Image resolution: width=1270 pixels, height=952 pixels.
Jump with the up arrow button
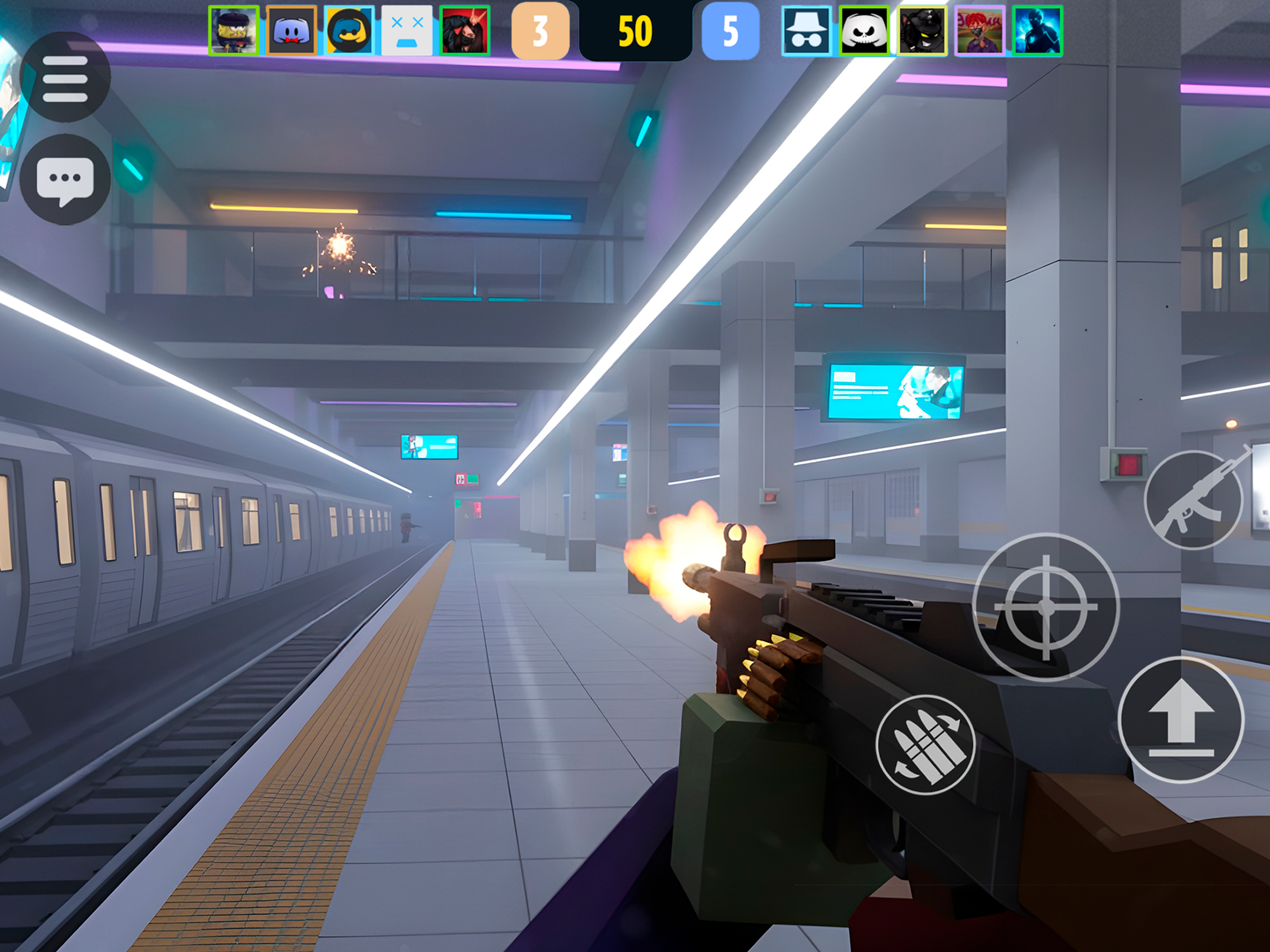[1181, 720]
